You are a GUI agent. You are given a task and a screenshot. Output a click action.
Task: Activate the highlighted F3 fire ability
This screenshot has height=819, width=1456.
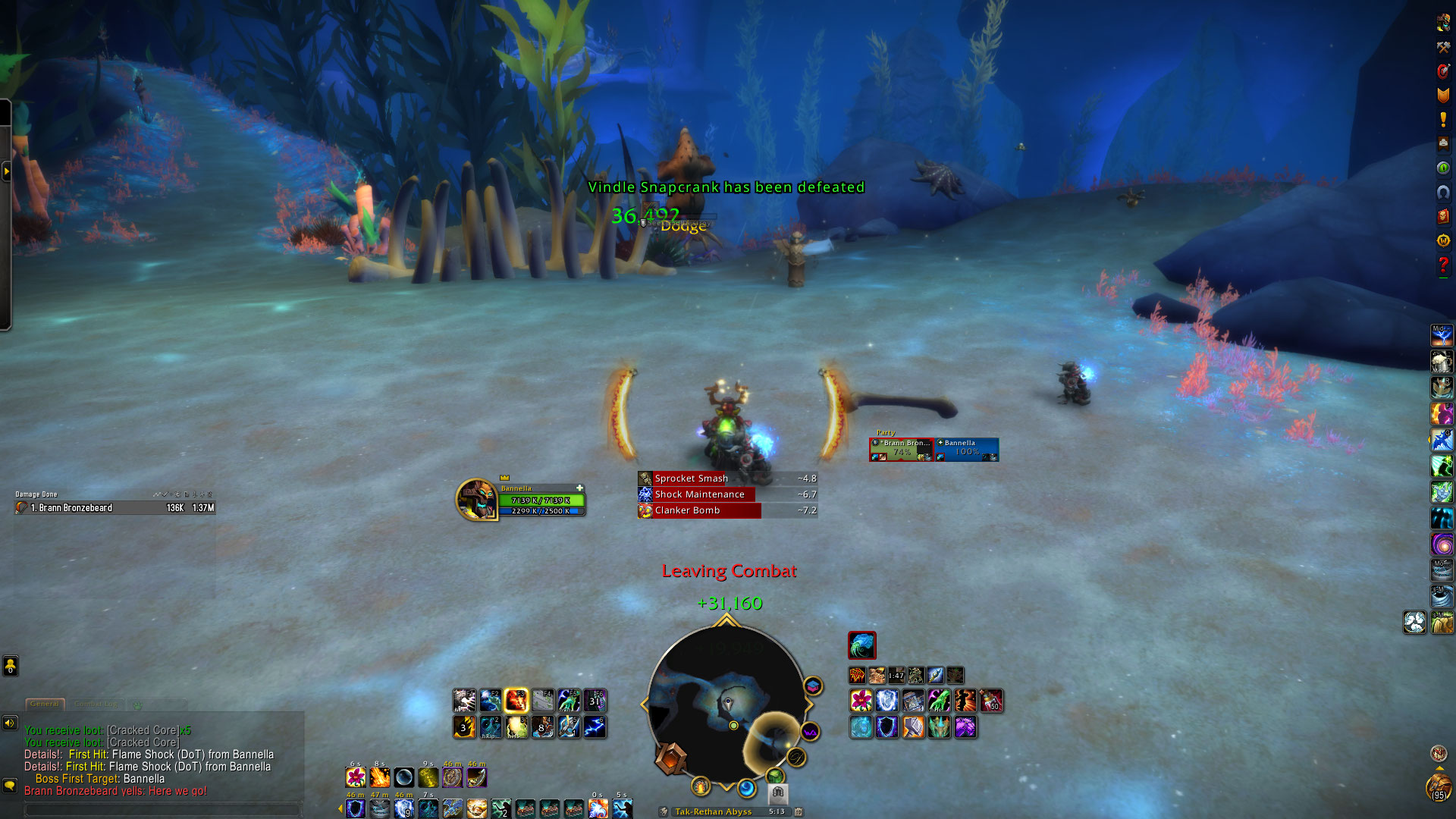tap(516, 700)
